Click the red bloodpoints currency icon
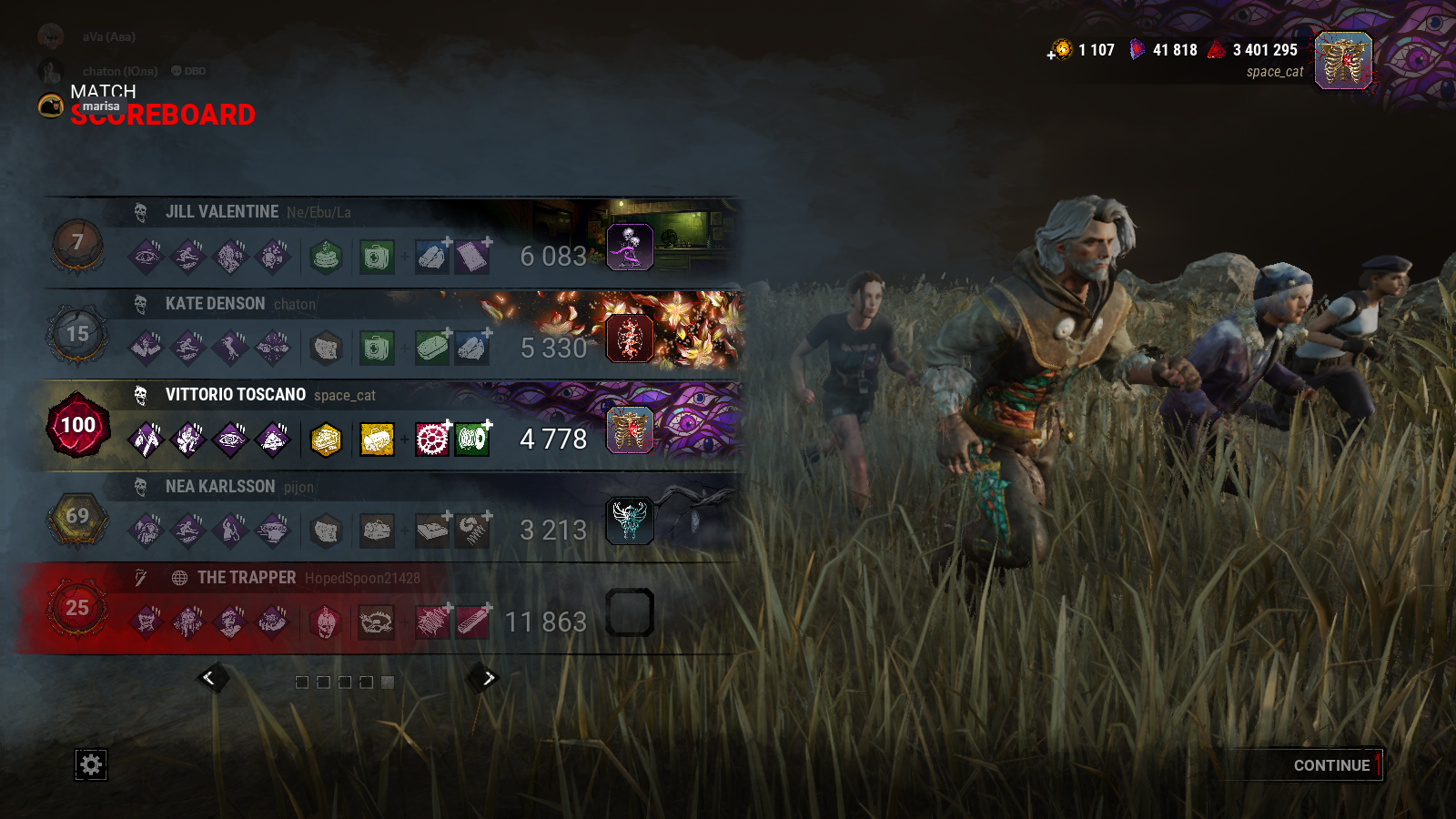The image size is (1456, 819). tap(1218, 51)
